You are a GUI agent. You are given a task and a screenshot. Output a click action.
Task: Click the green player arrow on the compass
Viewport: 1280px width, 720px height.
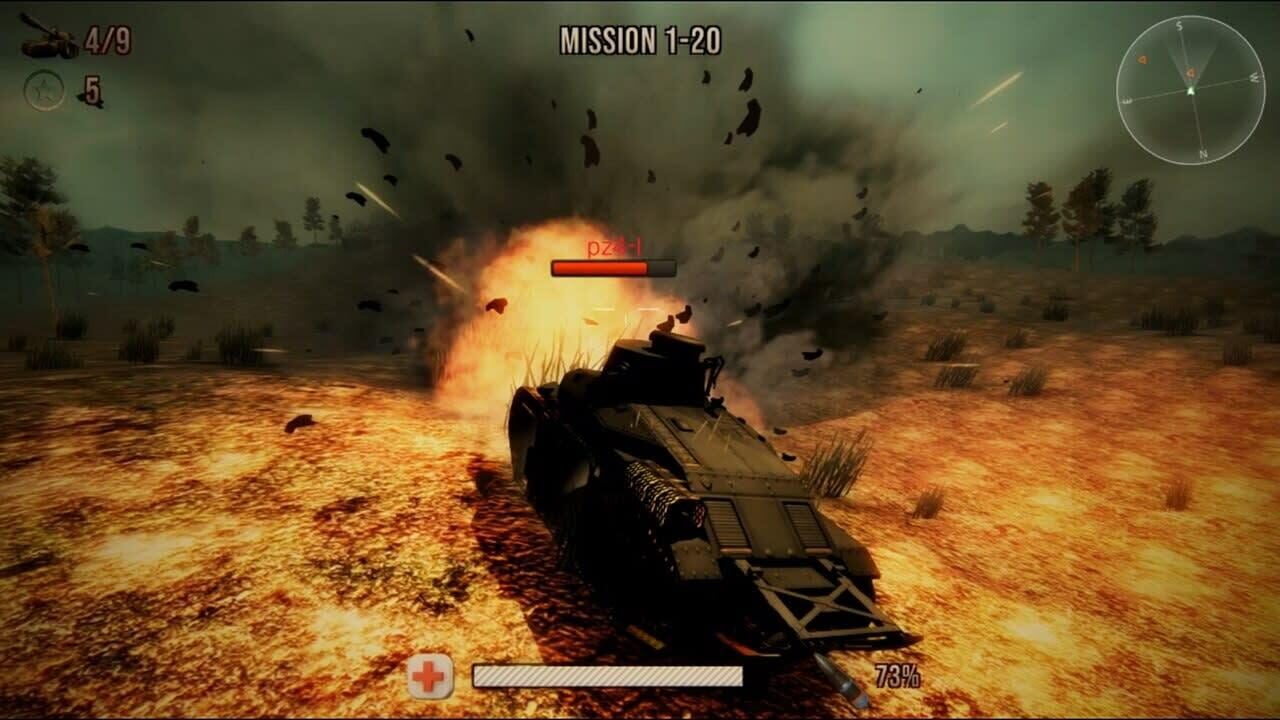pyautogui.click(x=1192, y=90)
